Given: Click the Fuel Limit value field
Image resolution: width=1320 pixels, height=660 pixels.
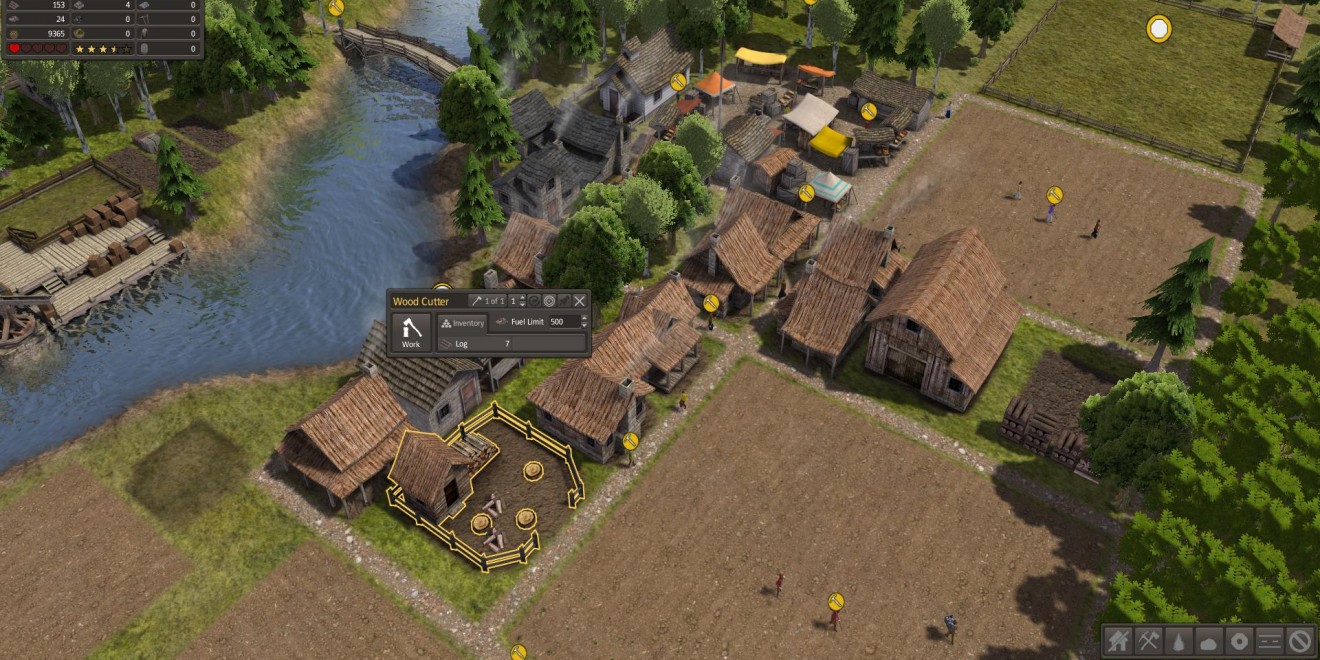Looking at the screenshot, I should pyautogui.click(x=563, y=323).
